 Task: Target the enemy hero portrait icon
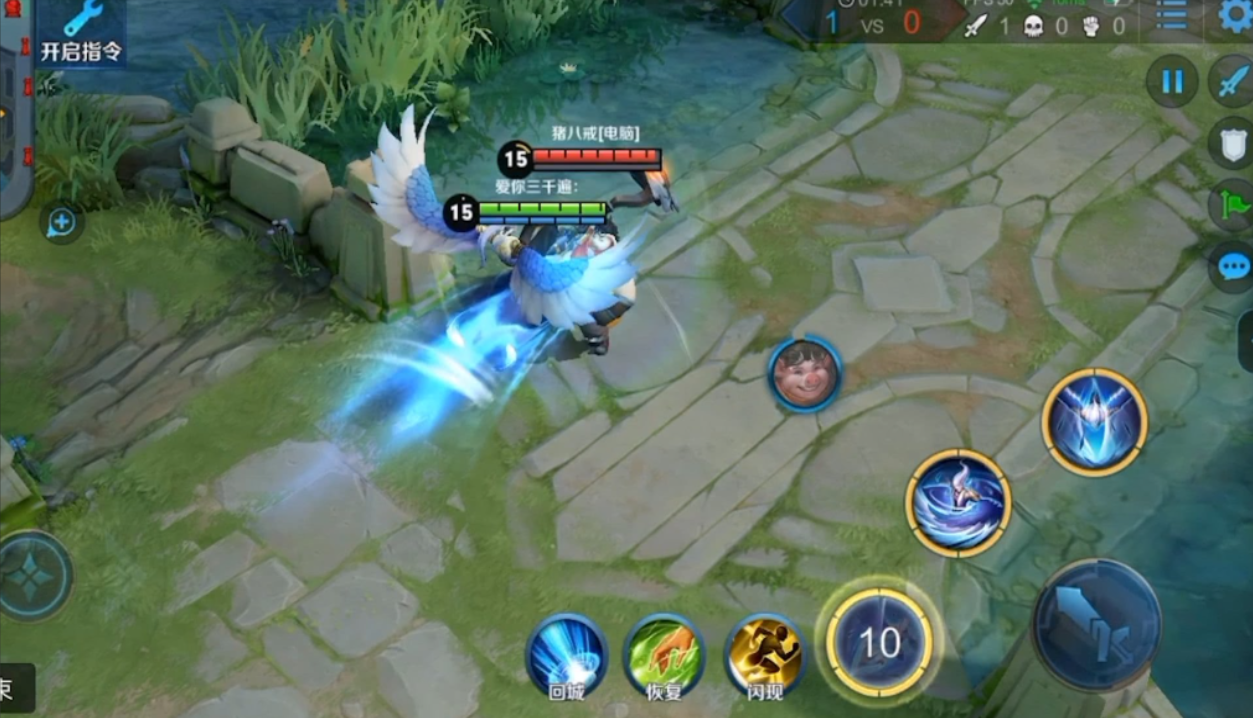coord(805,374)
